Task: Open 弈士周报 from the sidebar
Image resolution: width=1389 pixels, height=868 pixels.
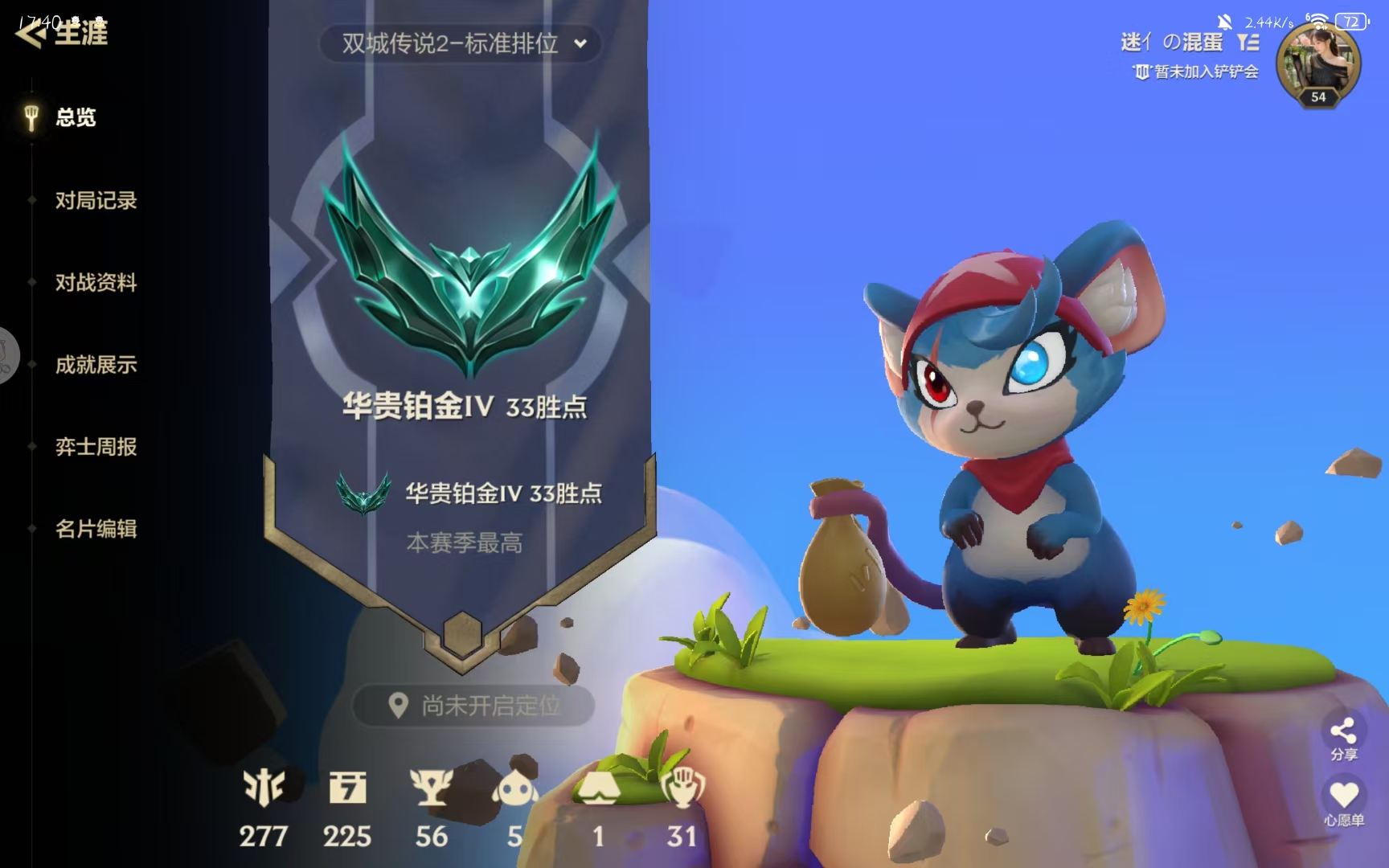Action: 96,447
